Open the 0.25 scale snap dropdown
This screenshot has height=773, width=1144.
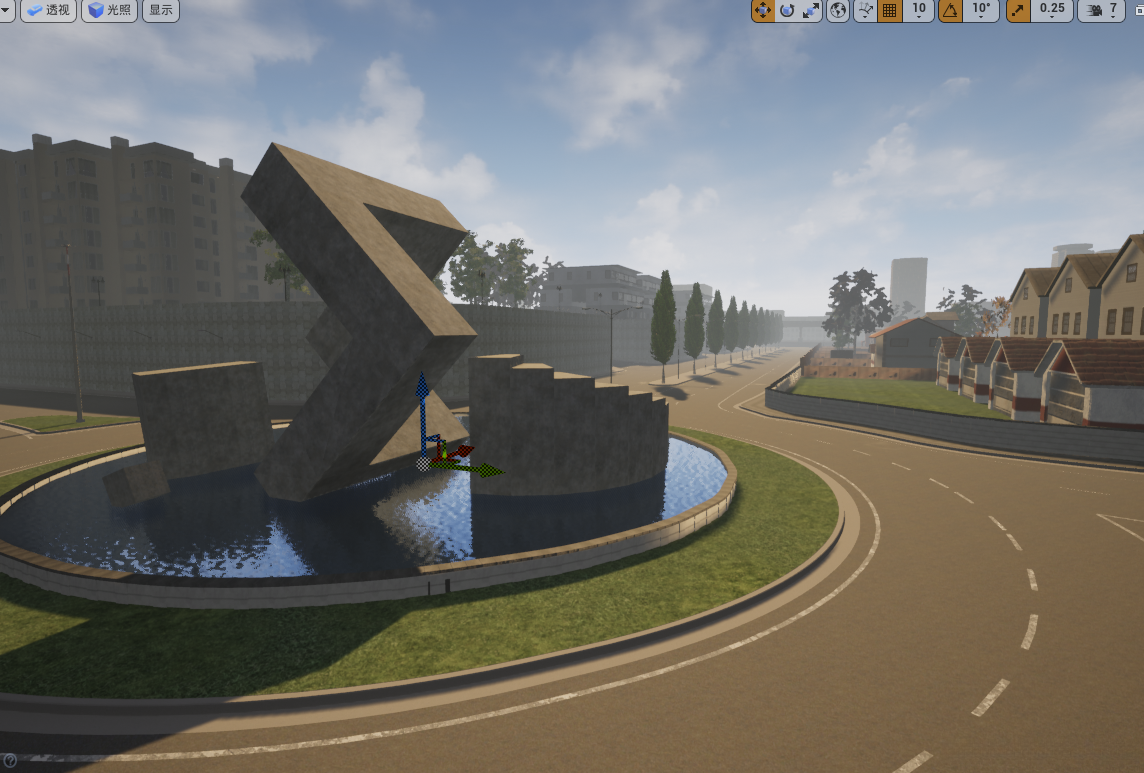1052,10
